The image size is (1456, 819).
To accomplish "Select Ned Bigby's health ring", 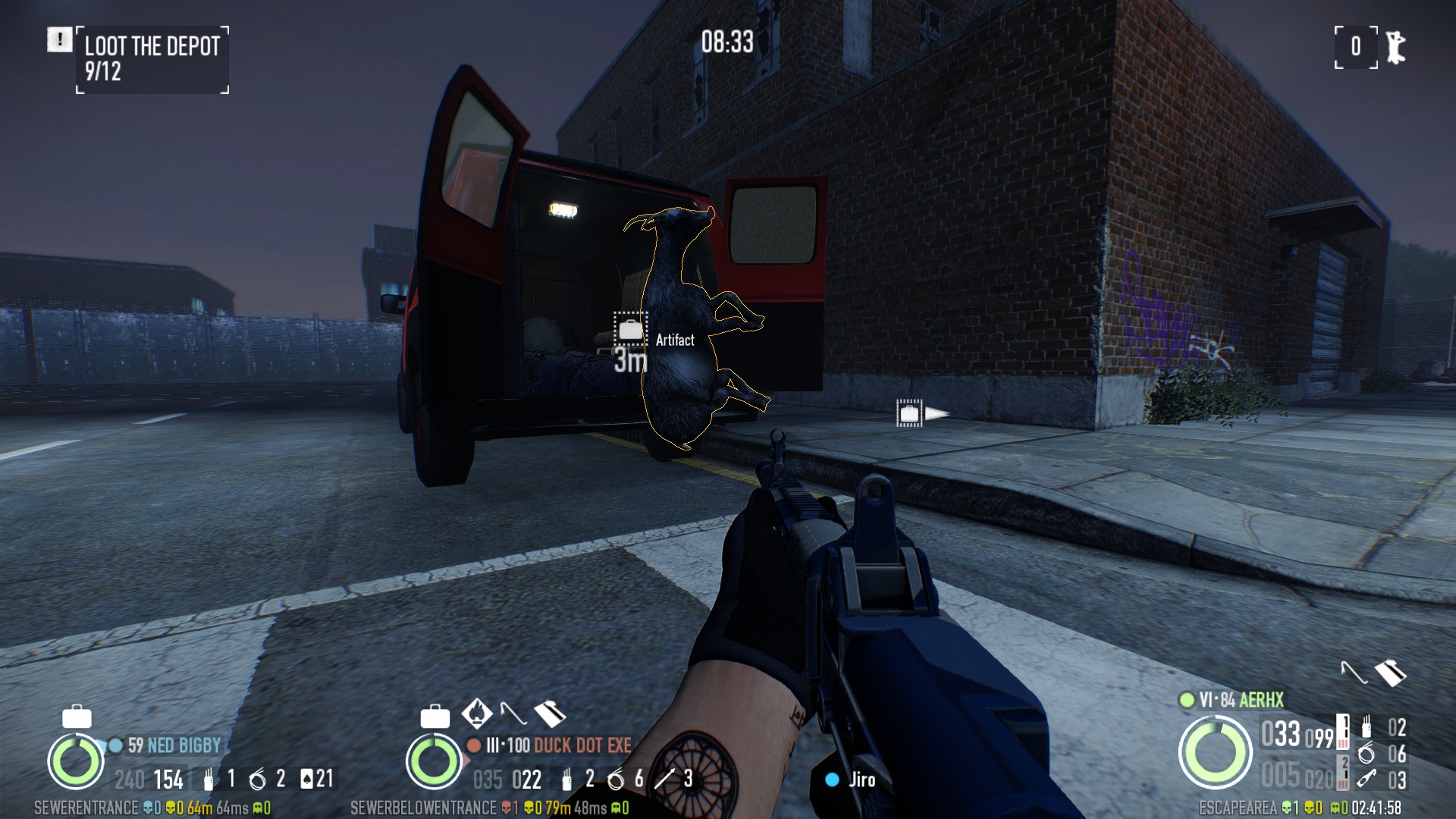I will pyautogui.click(x=76, y=761).
